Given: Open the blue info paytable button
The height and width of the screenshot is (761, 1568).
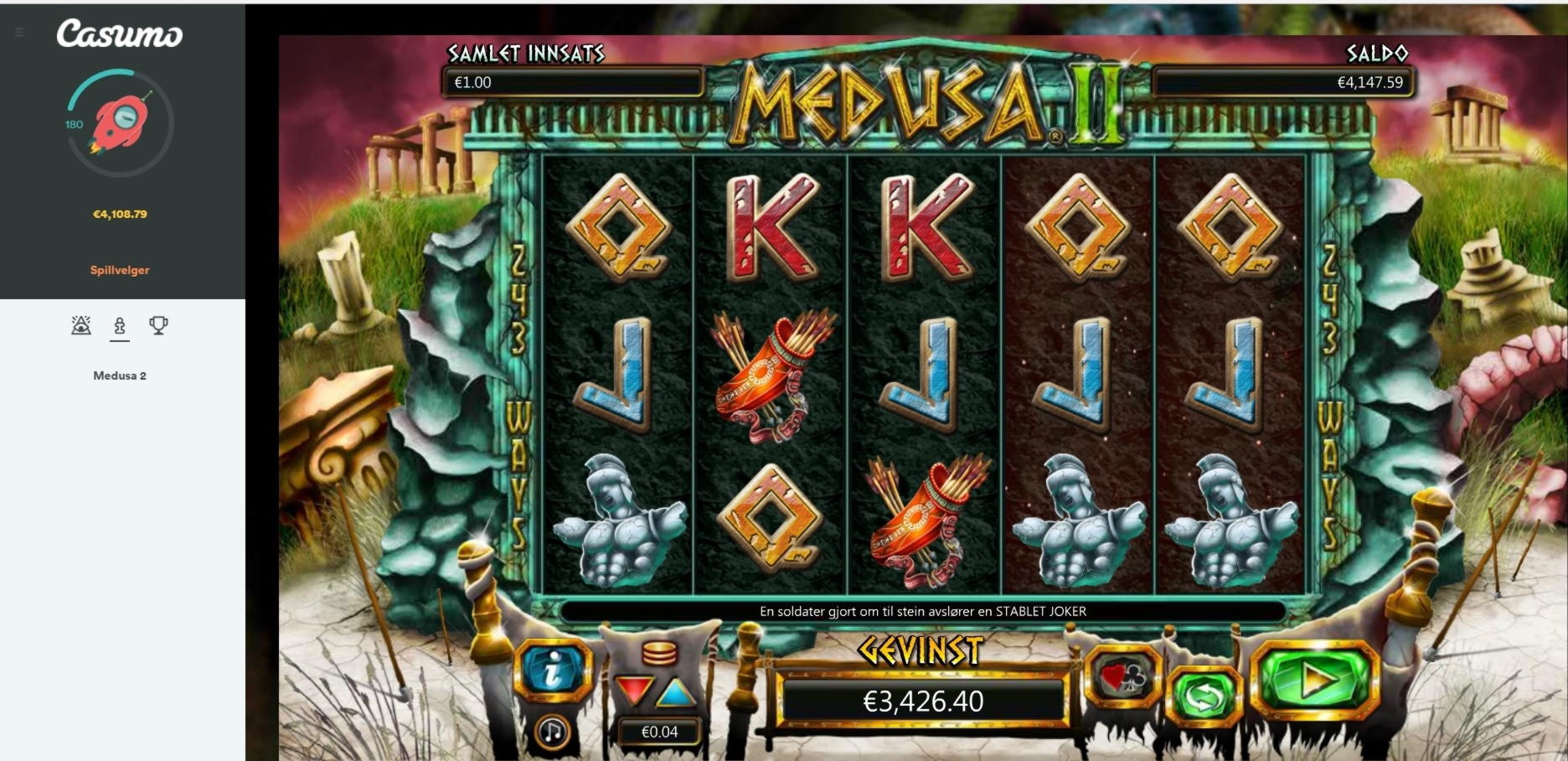Looking at the screenshot, I should point(552,670).
